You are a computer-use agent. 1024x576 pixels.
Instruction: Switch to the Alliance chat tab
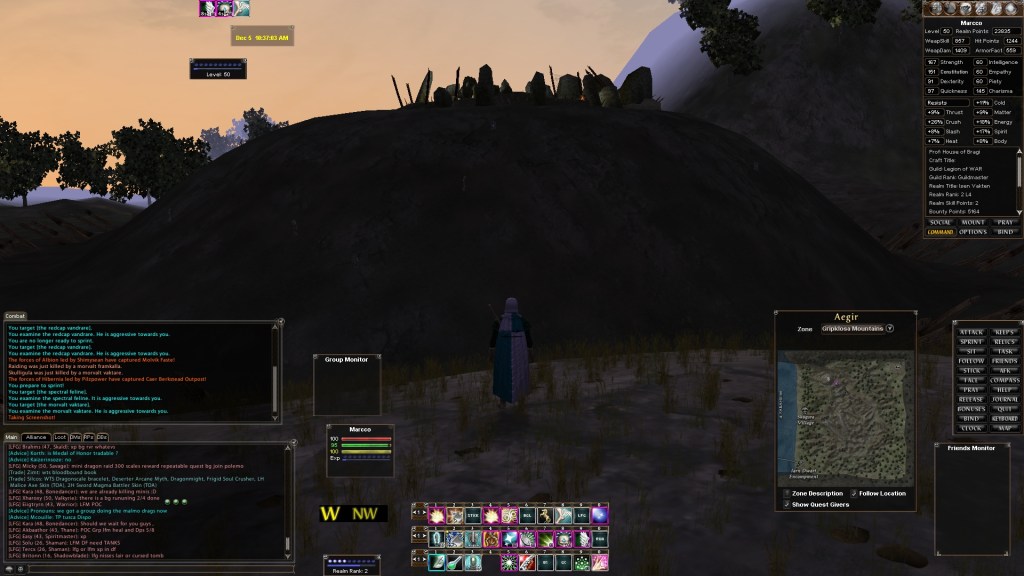click(x=36, y=437)
